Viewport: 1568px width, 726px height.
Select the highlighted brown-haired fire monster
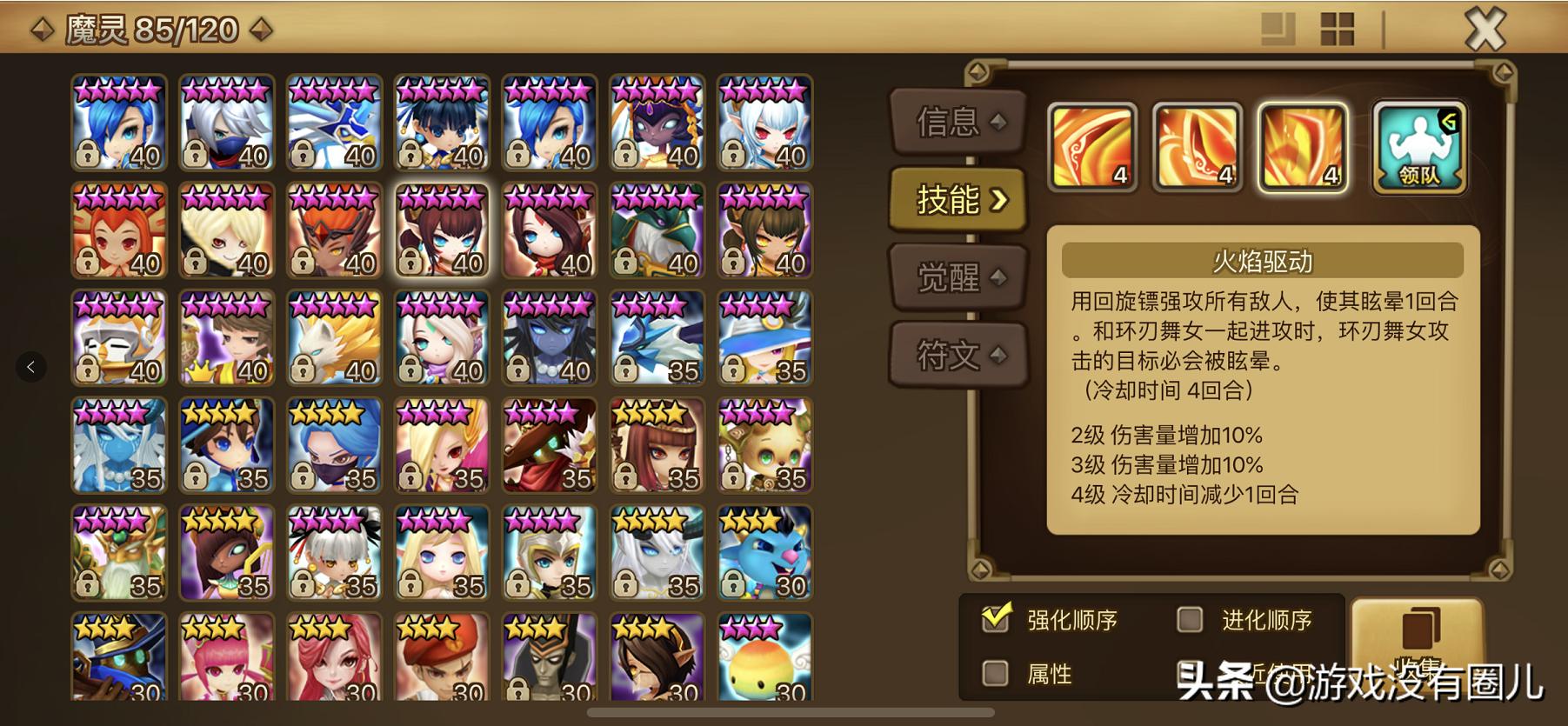click(442, 230)
